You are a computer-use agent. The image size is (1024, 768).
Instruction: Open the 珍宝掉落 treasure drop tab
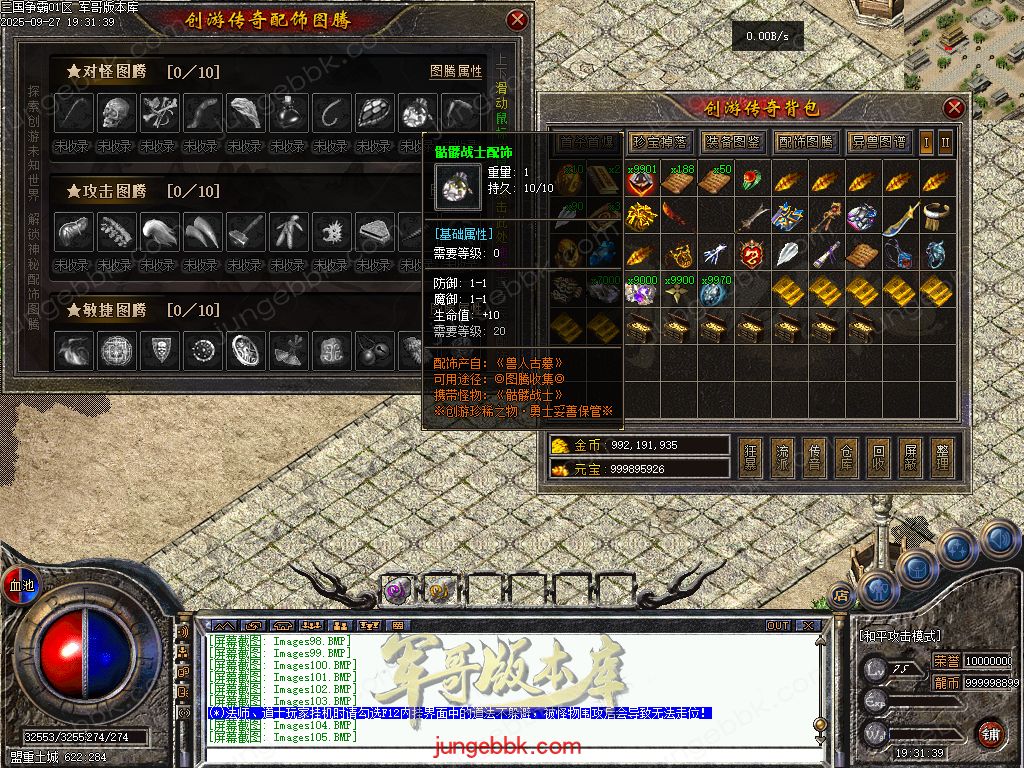[x=658, y=142]
